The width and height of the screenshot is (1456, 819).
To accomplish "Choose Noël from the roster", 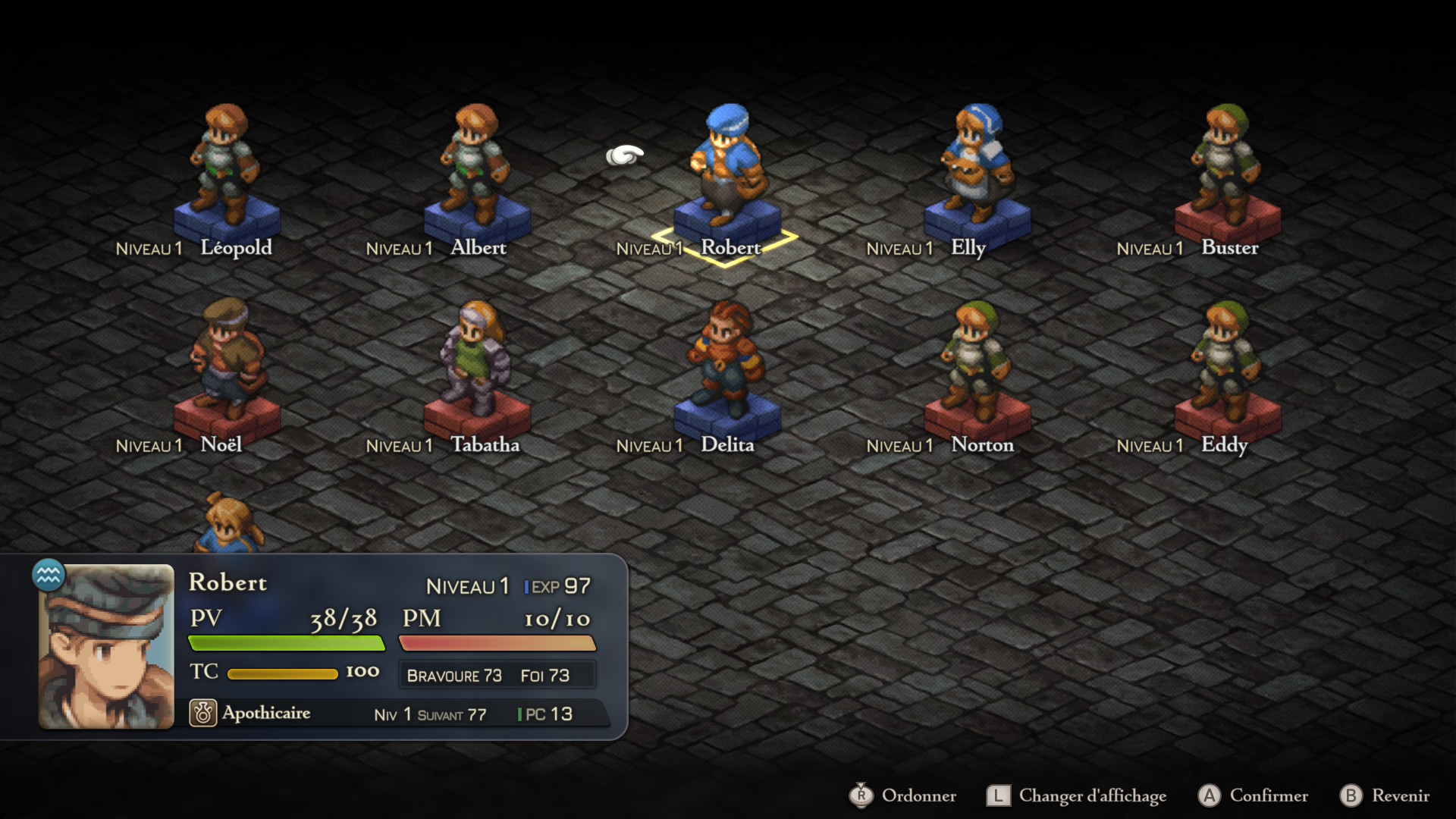I will click(x=225, y=364).
